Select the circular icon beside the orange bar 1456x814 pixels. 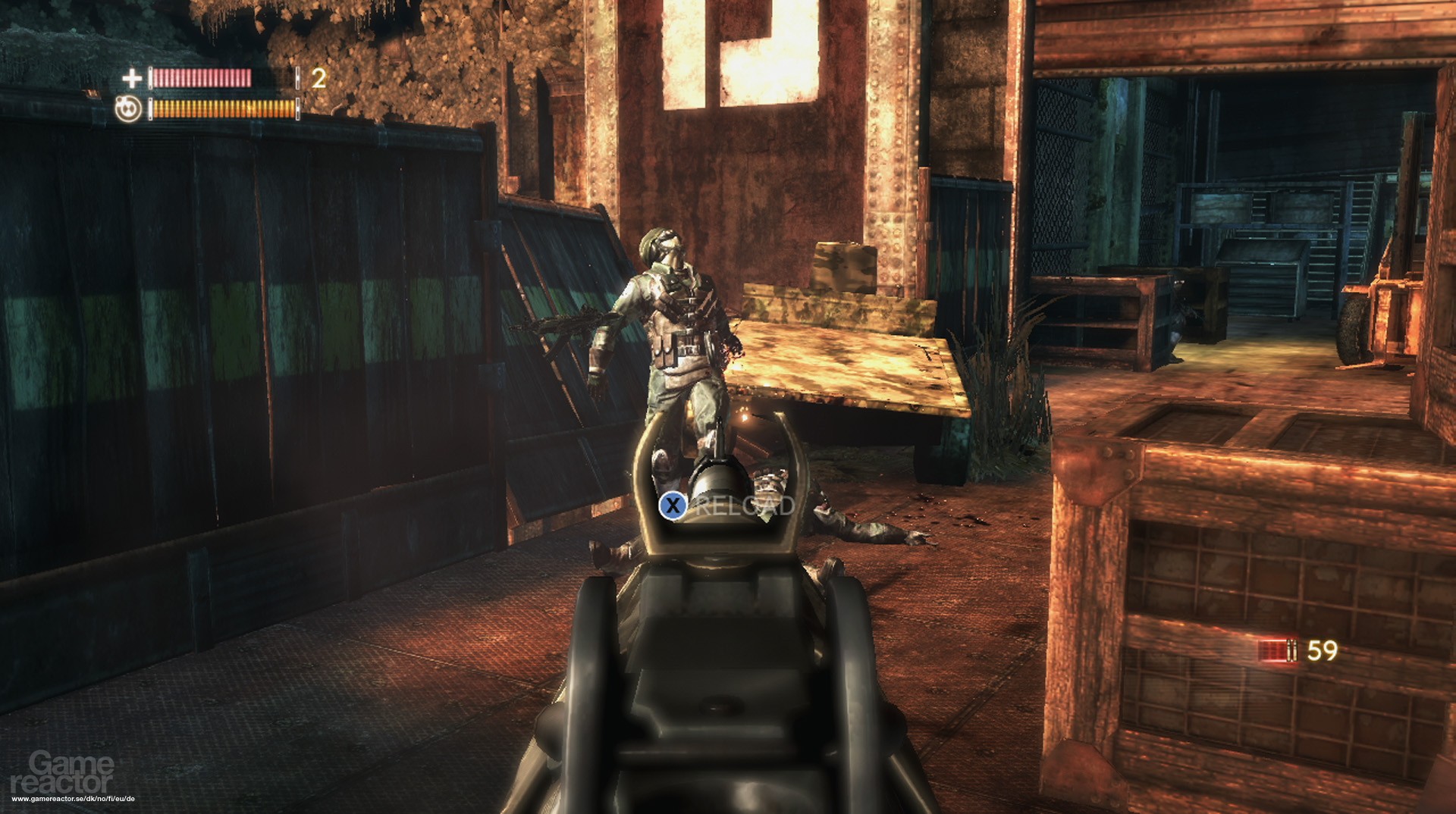pos(128,109)
